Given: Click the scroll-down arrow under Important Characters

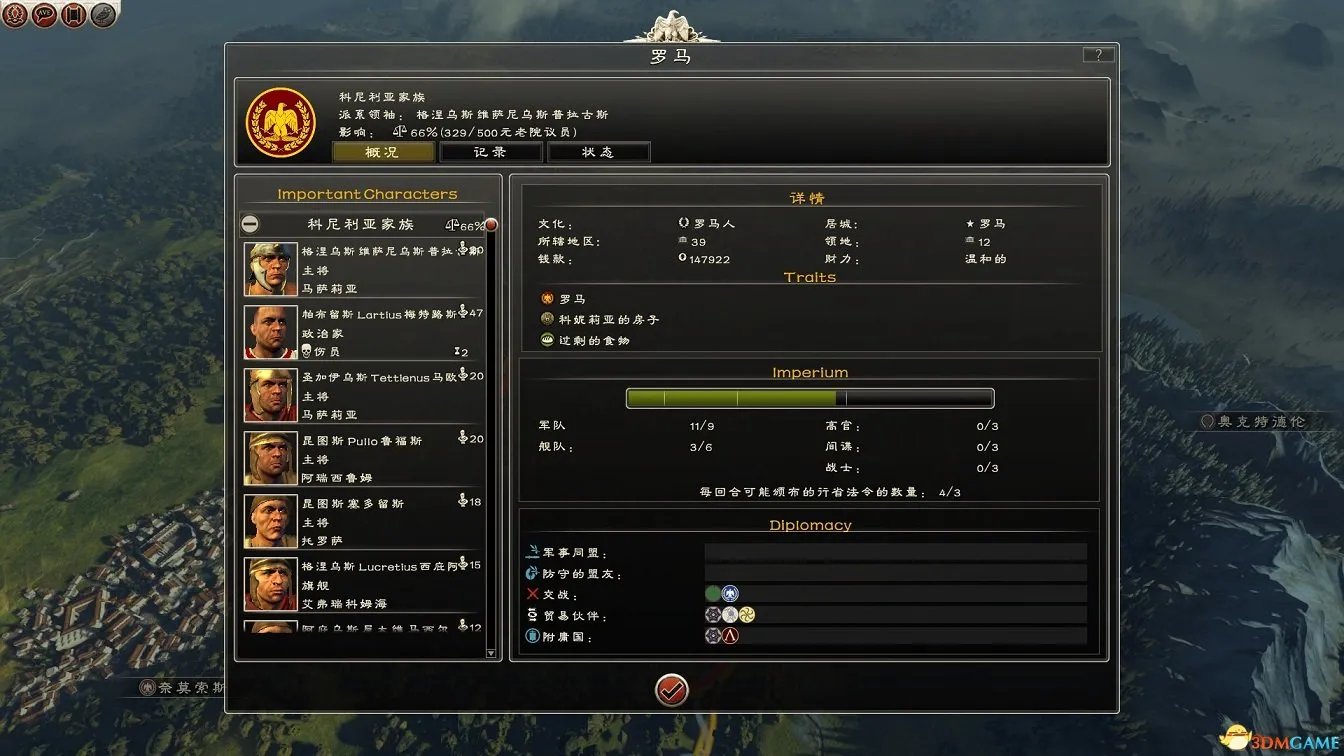Looking at the screenshot, I should click(491, 654).
